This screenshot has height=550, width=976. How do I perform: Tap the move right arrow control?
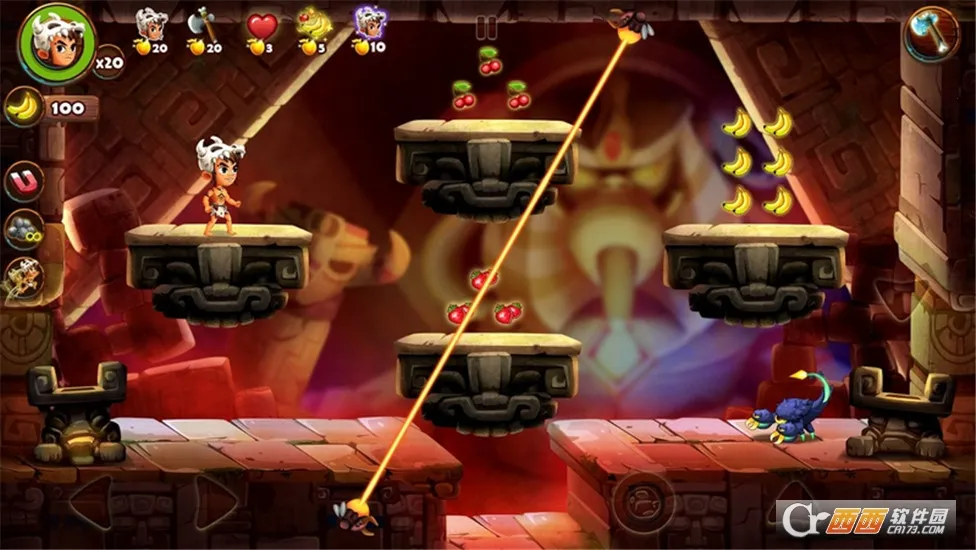pyautogui.click(x=214, y=502)
